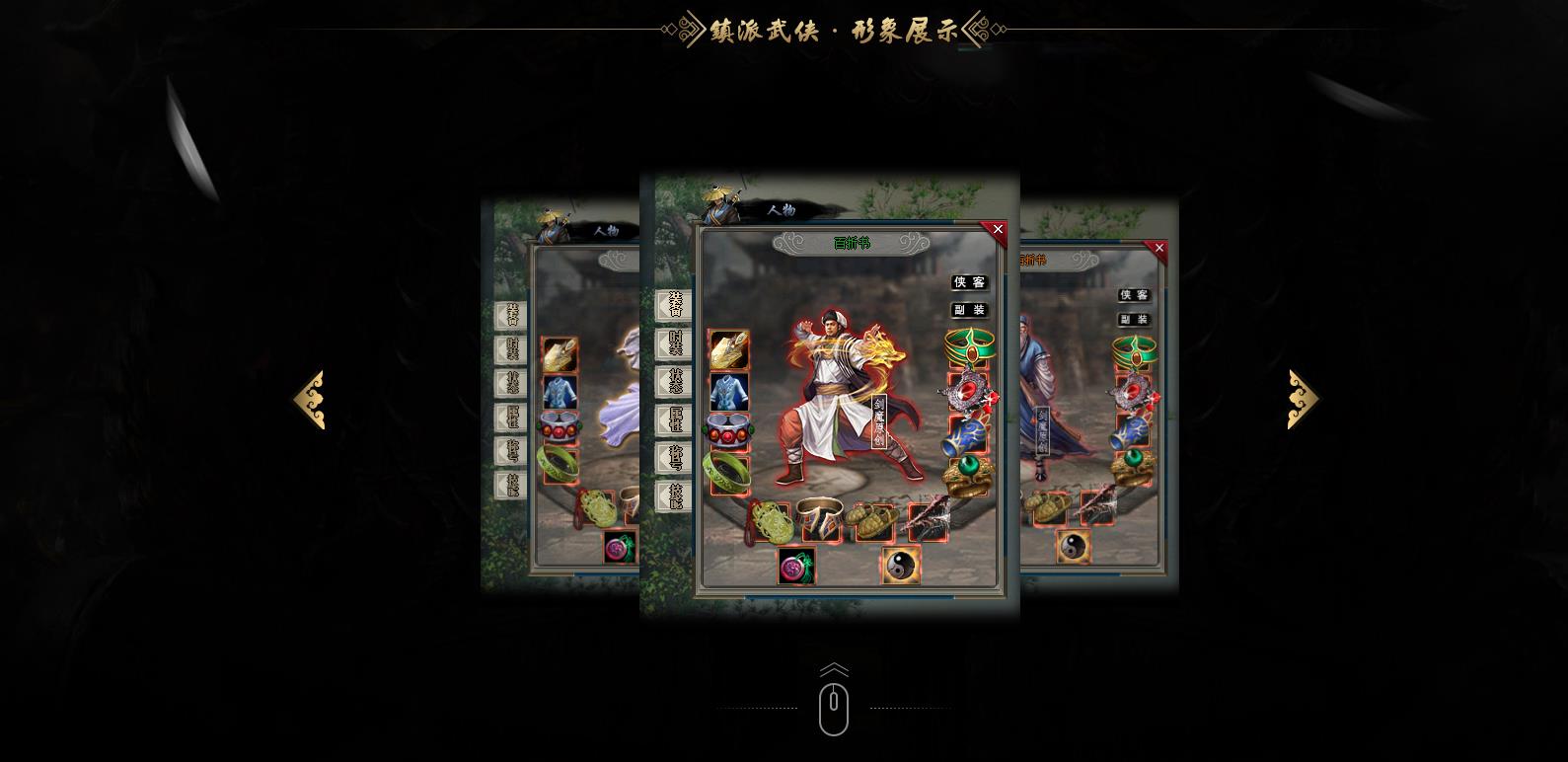Switch to the 时装 tab on the front card
The width and height of the screenshot is (1568, 762).
(x=675, y=343)
